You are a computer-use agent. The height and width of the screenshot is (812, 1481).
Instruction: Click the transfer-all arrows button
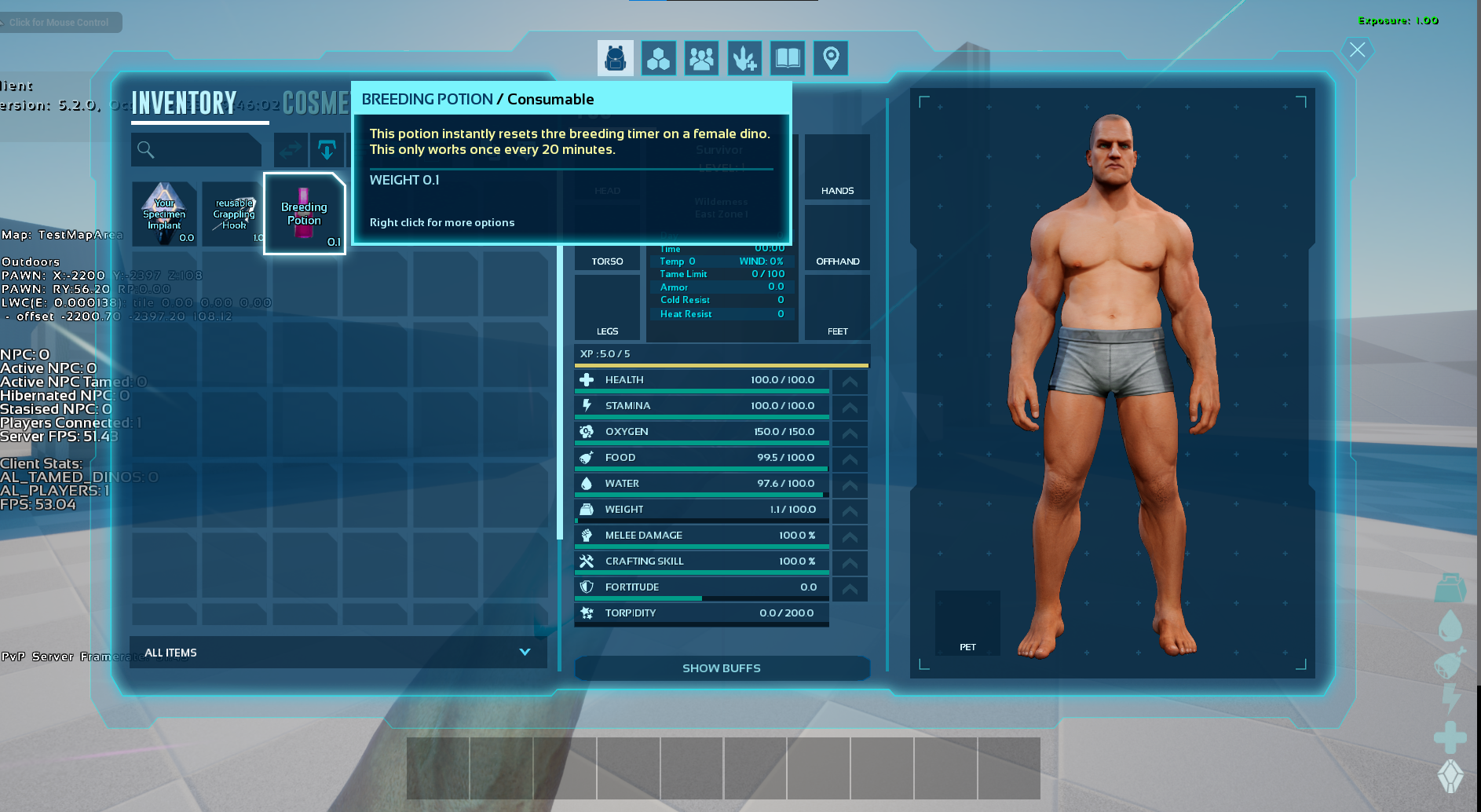tap(291, 149)
